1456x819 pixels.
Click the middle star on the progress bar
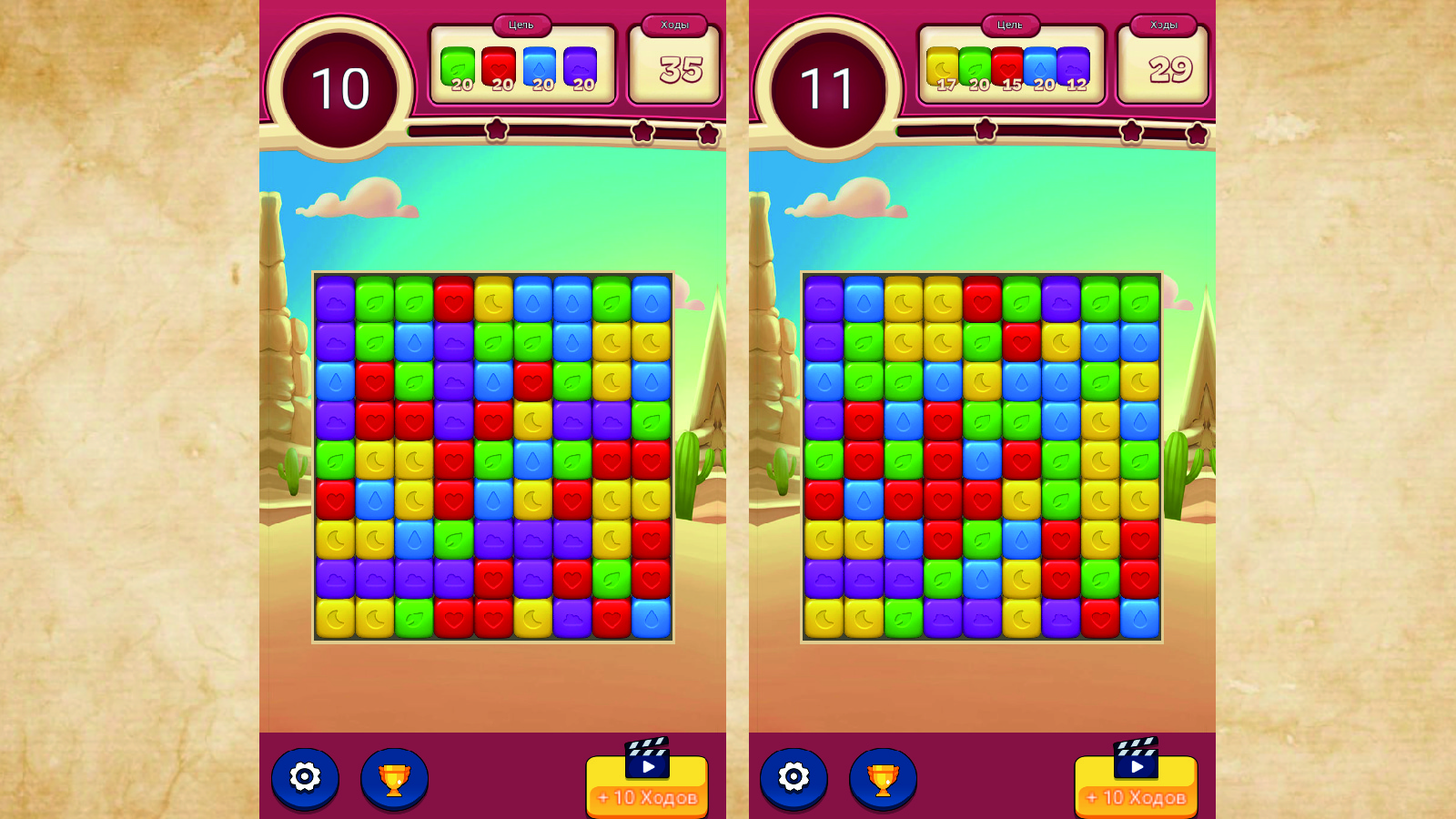coord(643,133)
